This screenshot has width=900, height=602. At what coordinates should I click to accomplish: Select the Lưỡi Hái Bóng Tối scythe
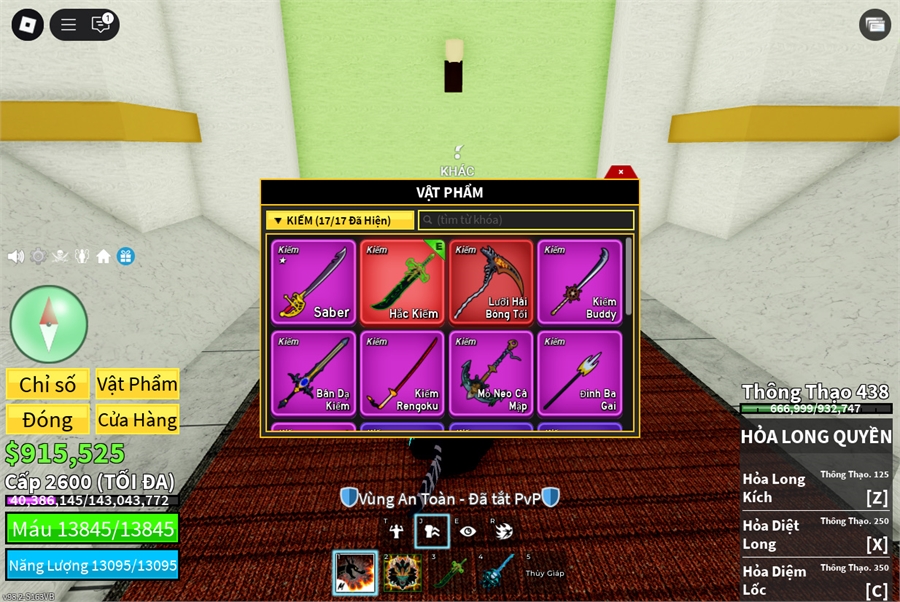[x=491, y=282]
